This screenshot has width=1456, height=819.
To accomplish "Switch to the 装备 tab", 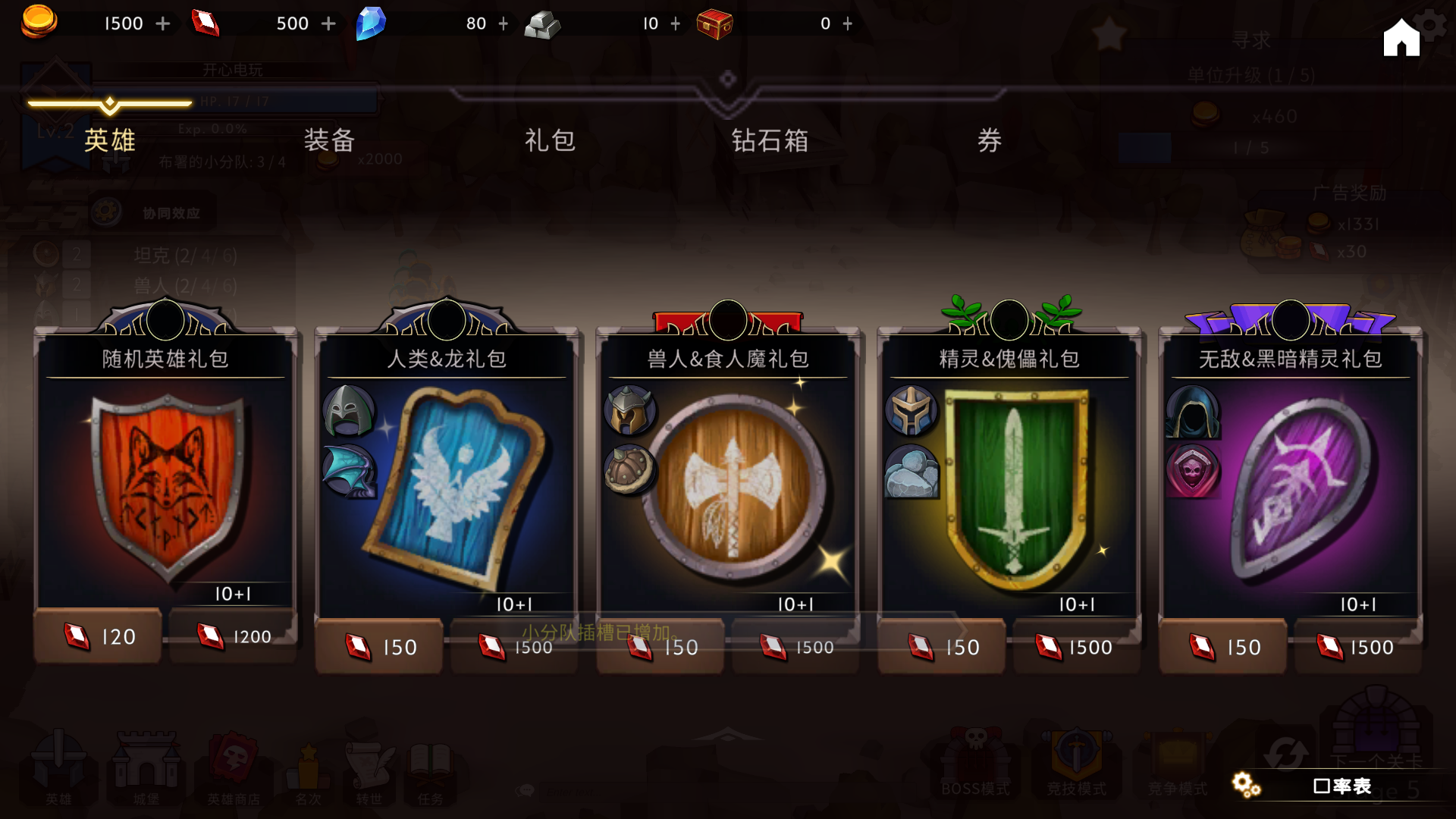I will tap(329, 140).
